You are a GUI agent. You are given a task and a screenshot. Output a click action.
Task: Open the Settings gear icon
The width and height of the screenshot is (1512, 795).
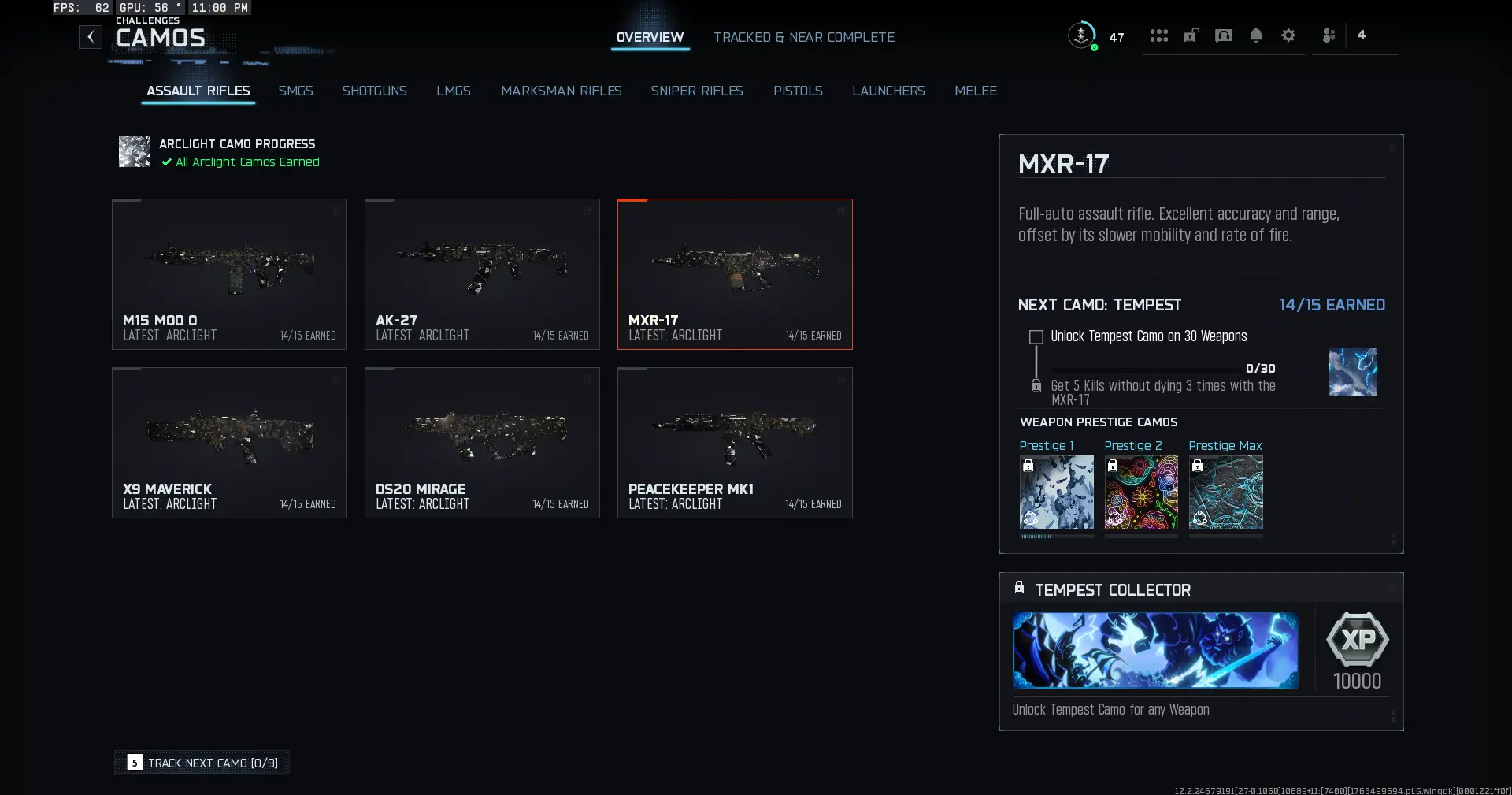1288,35
